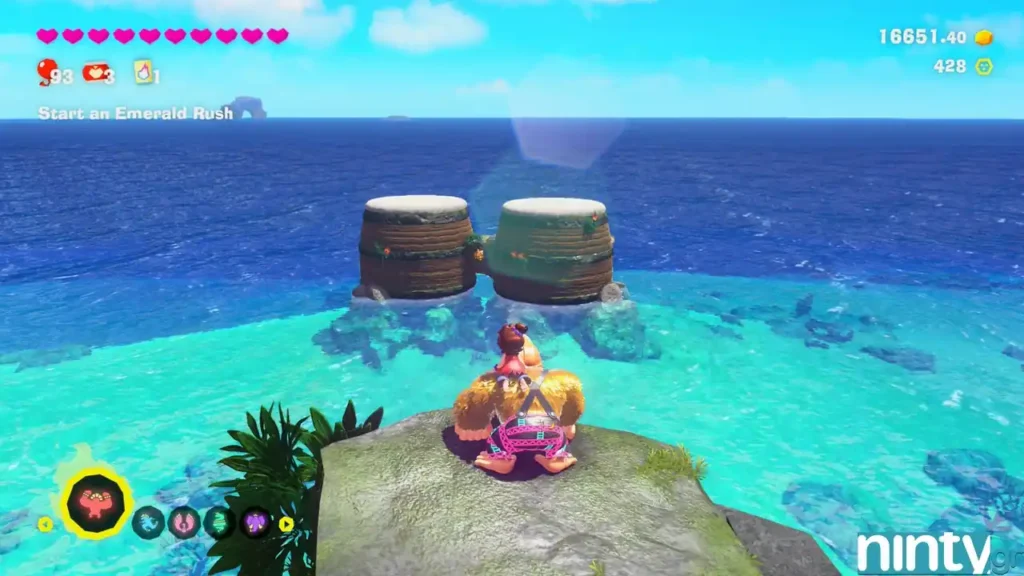Image resolution: width=1024 pixels, height=576 pixels.
Task: Open the 'Start an Emerald Rush' objective
Action: tap(135, 113)
